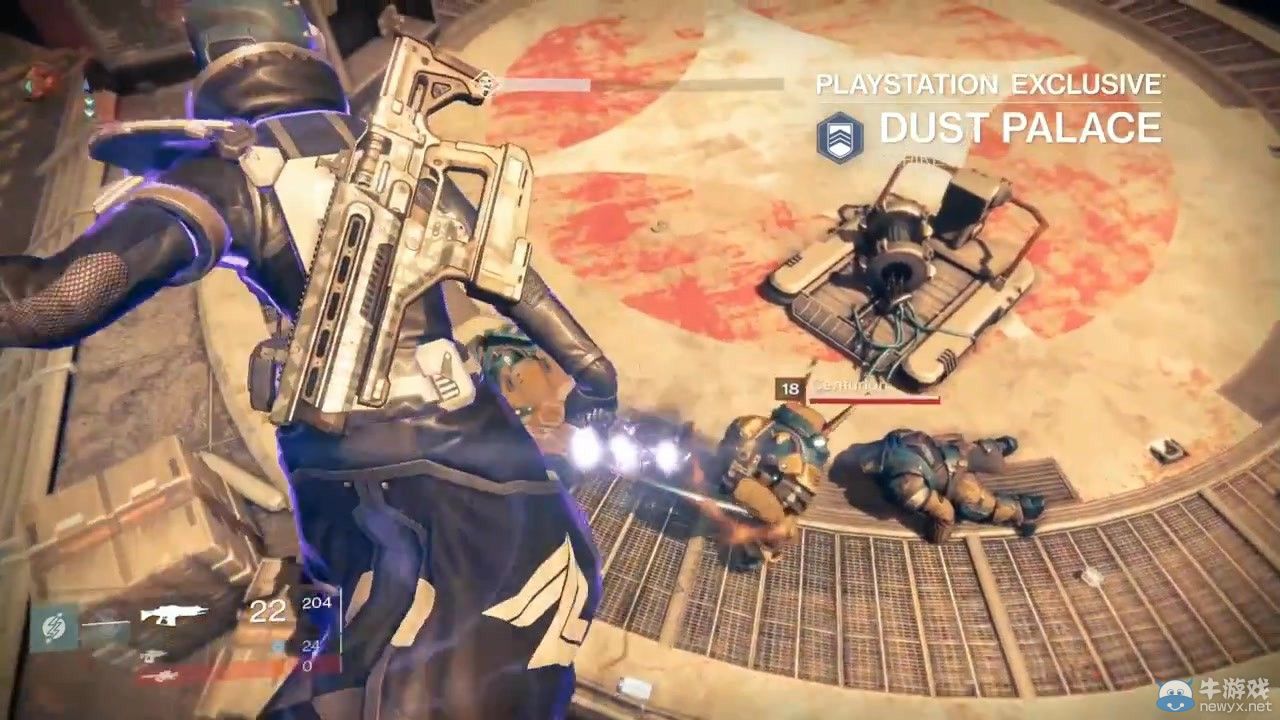Screen dimensions: 1280x720
Task: Select the special sidearm weapon icon
Action: (152, 655)
